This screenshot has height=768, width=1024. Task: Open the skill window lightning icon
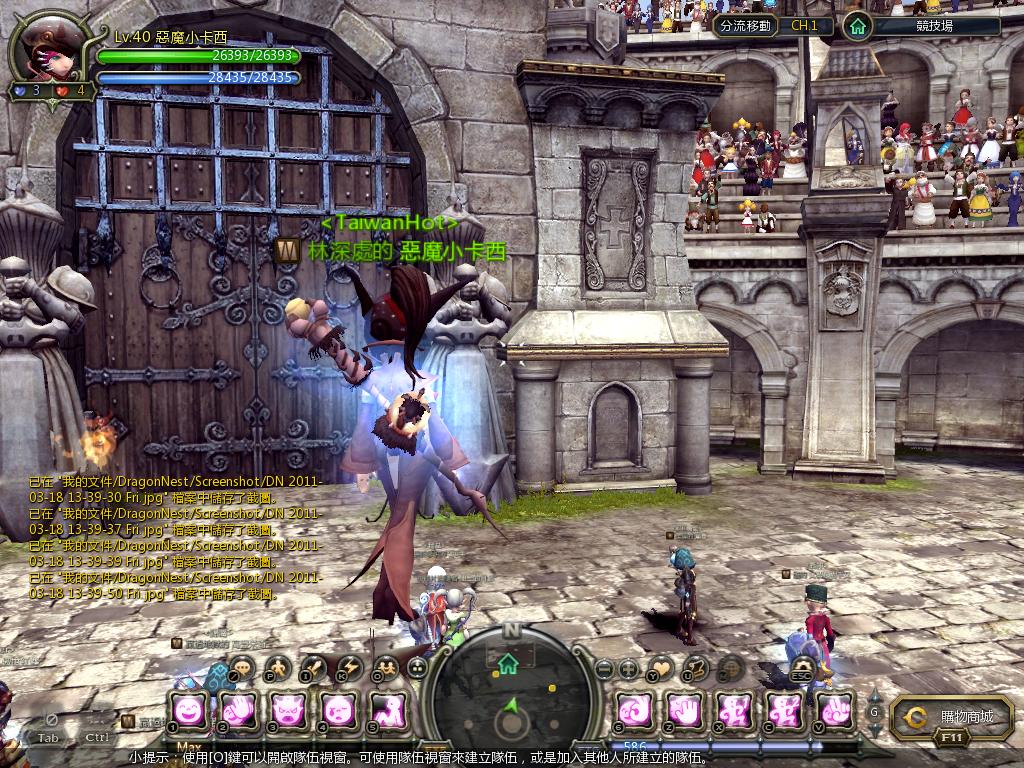(349, 667)
